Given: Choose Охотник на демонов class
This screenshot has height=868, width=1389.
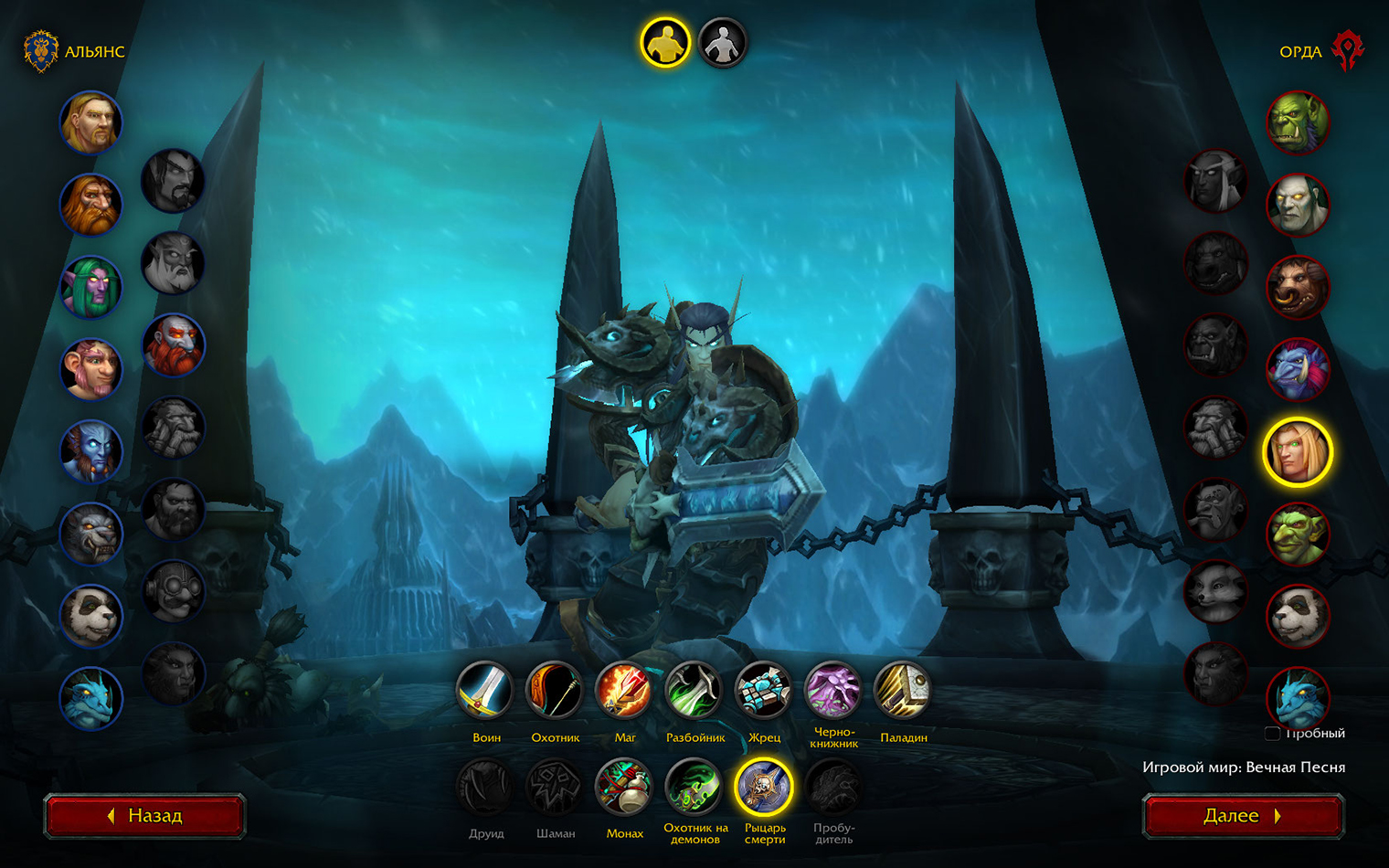Looking at the screenshot, I should [694, 787].
